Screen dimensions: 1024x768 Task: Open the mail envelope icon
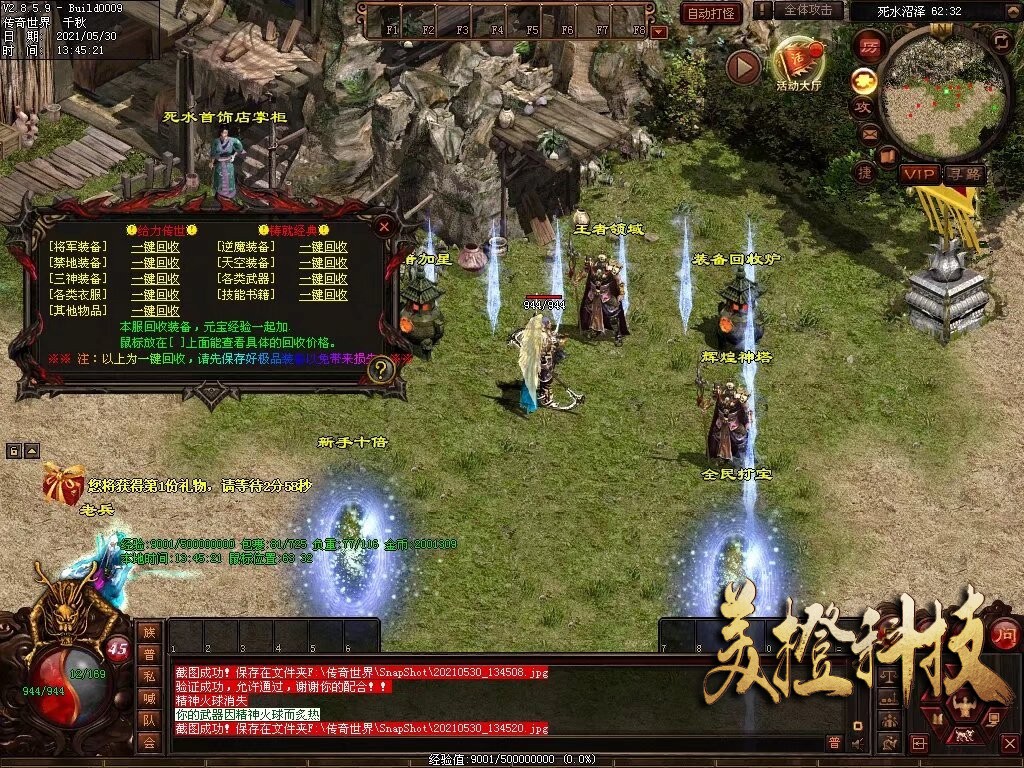(x=869, y=132)
